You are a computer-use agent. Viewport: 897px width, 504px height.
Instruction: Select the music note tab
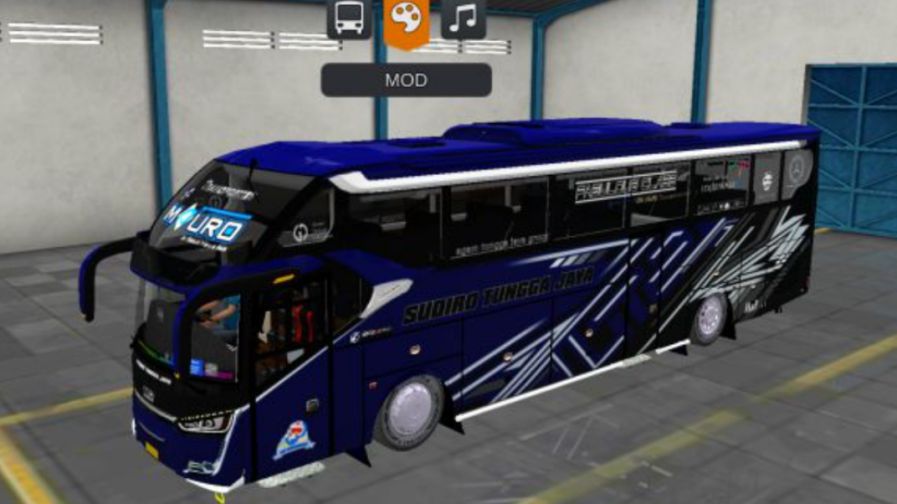(463, 19)
